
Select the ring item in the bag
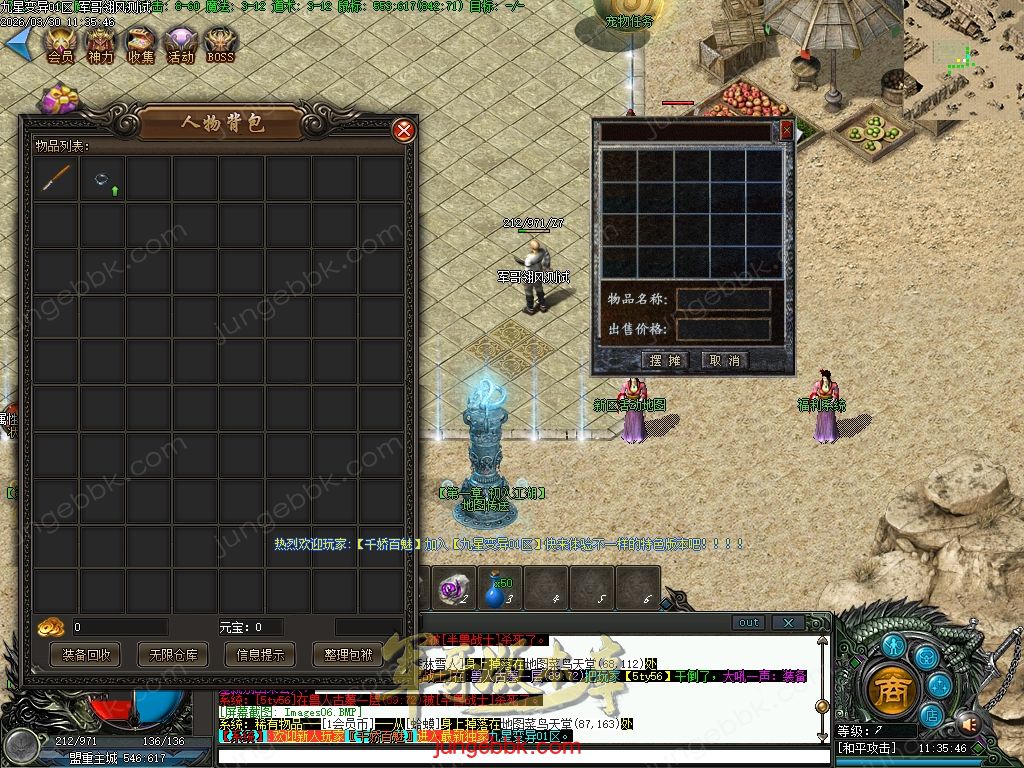[102, 179]
